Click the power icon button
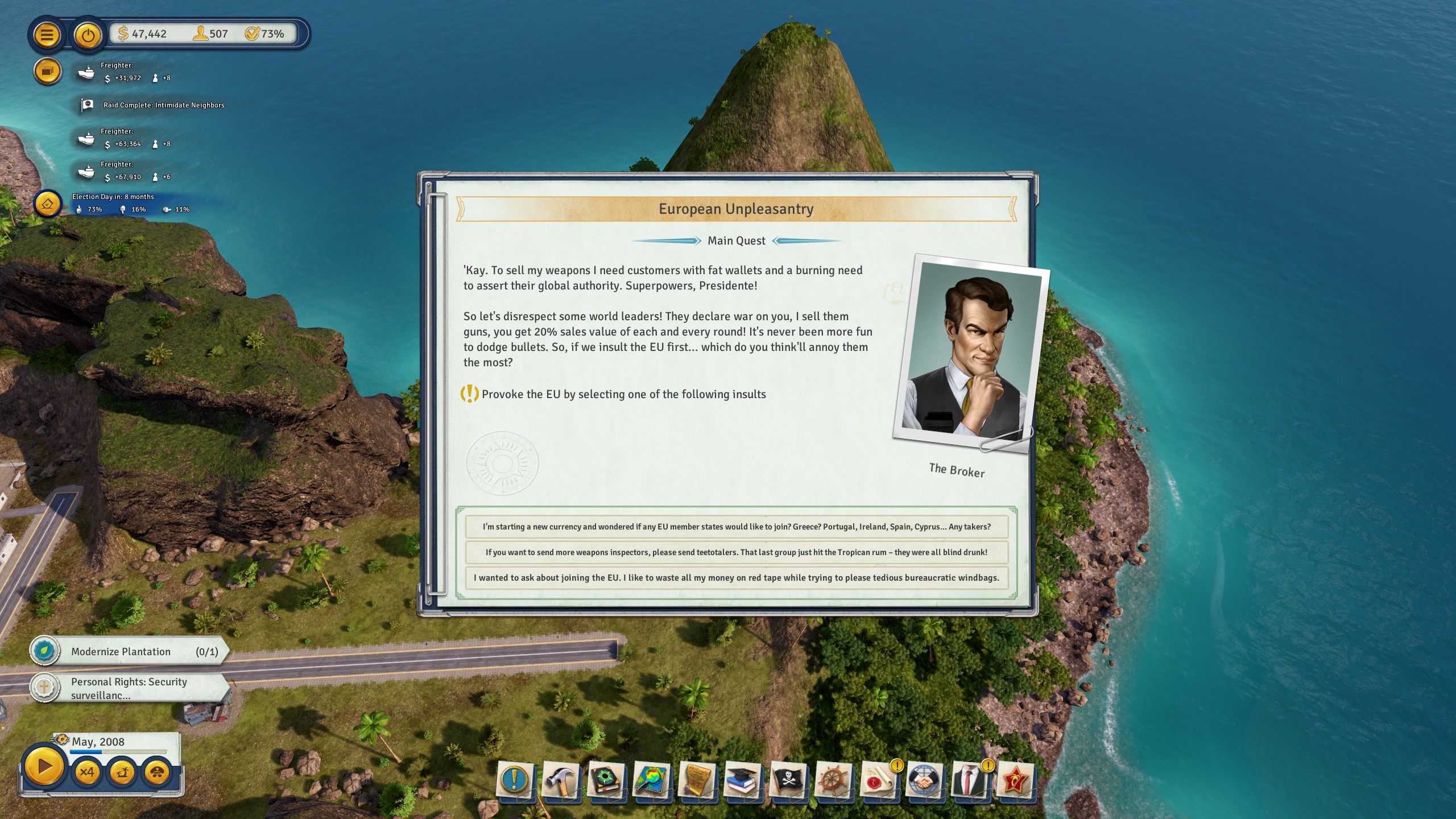Image resolution: width=1456 pixels, height=819 pixels. [88, 35]
